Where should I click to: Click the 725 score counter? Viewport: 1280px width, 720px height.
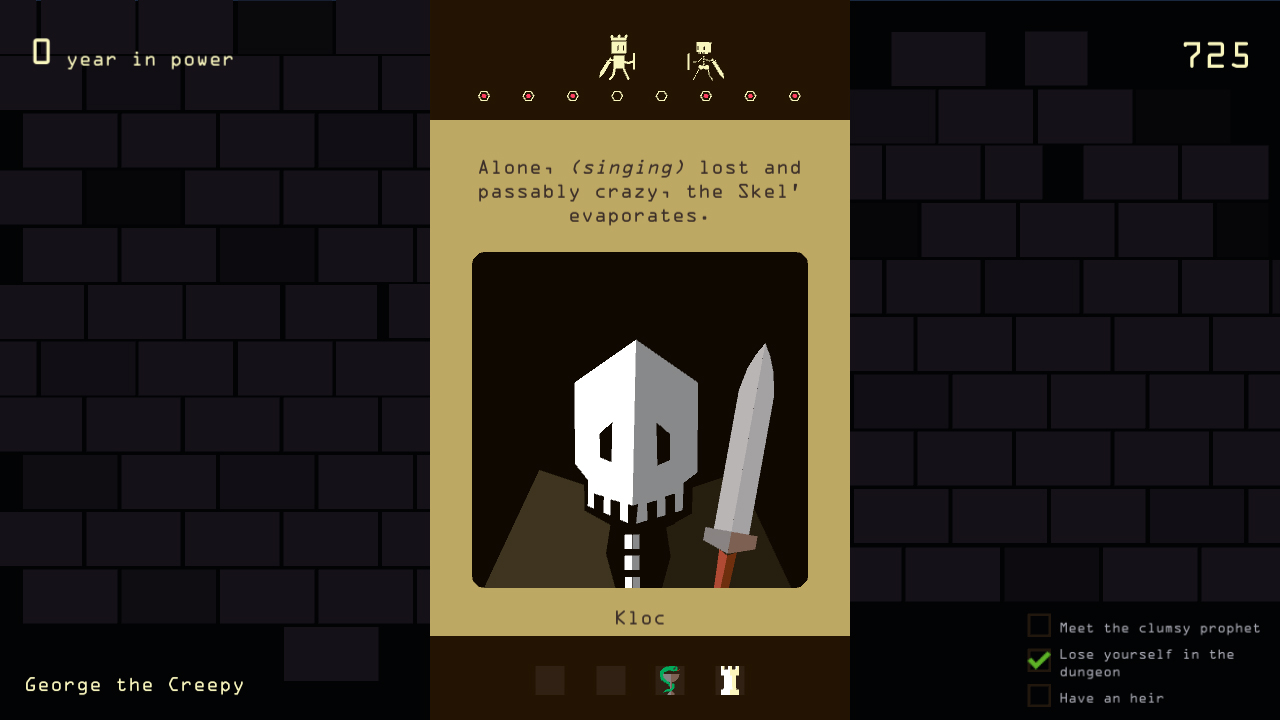tap(1216, 56)
